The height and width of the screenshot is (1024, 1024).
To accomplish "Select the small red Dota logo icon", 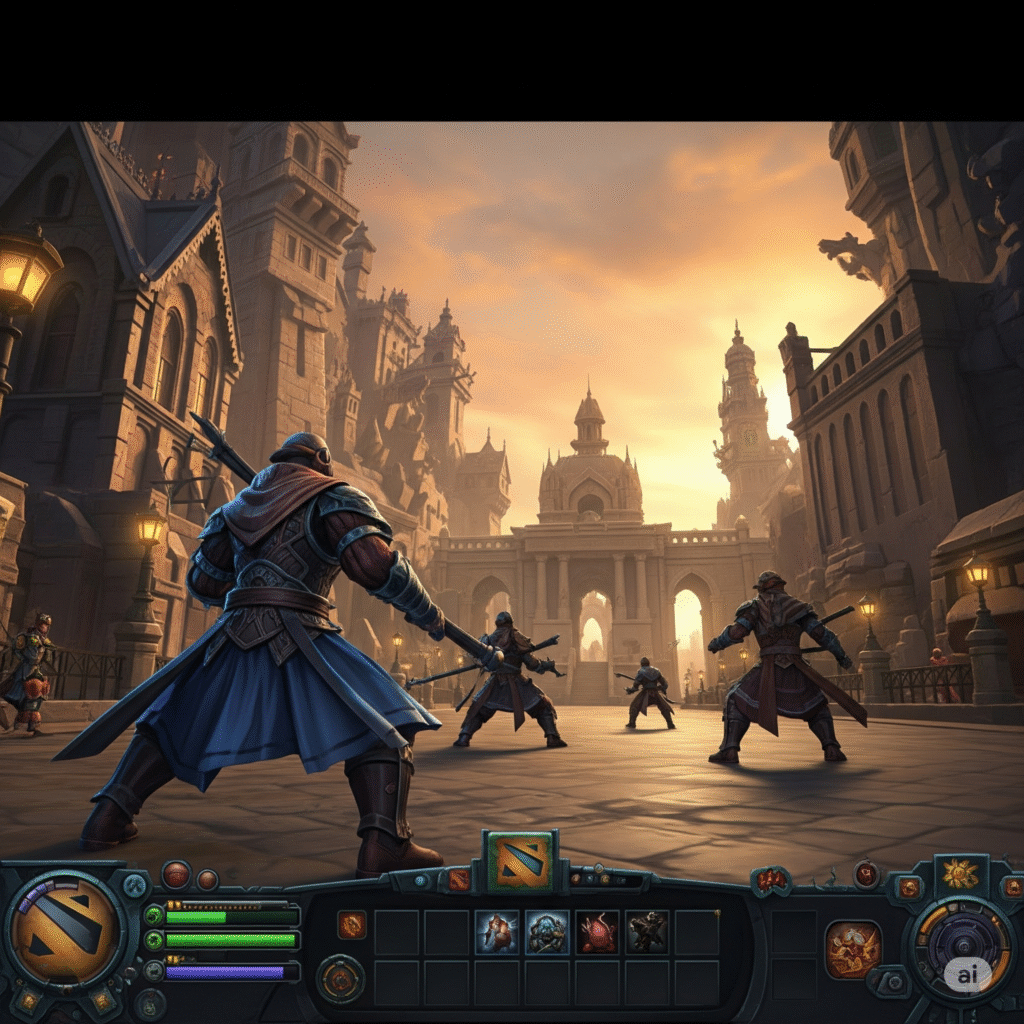I will tap(459, 879).
